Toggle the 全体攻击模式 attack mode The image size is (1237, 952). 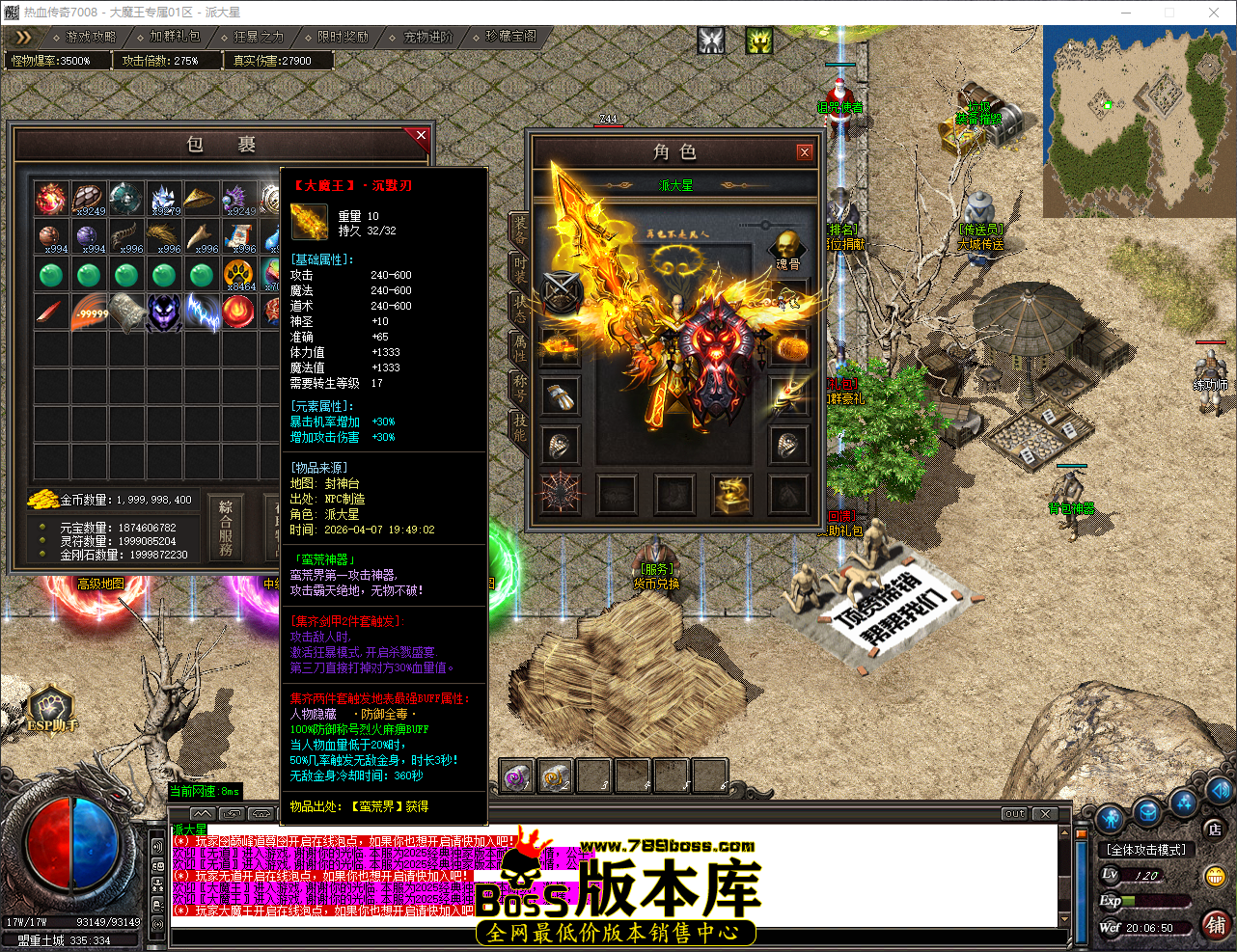(1146, 849)
